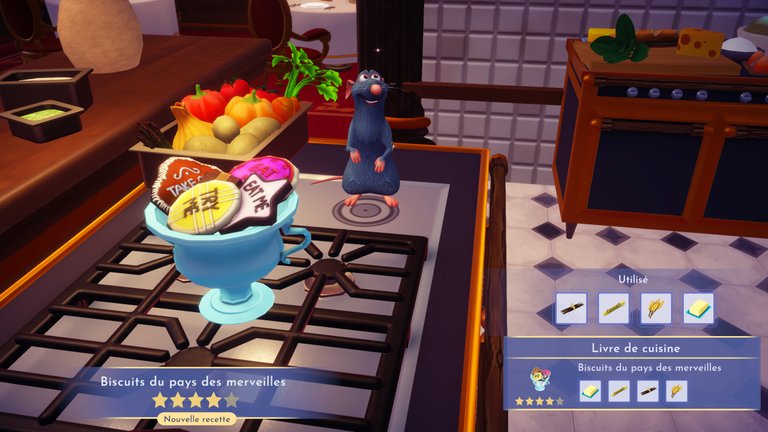
Task: Choose wheat in the Livre de cuisine recipe
Action: [677, 390]
